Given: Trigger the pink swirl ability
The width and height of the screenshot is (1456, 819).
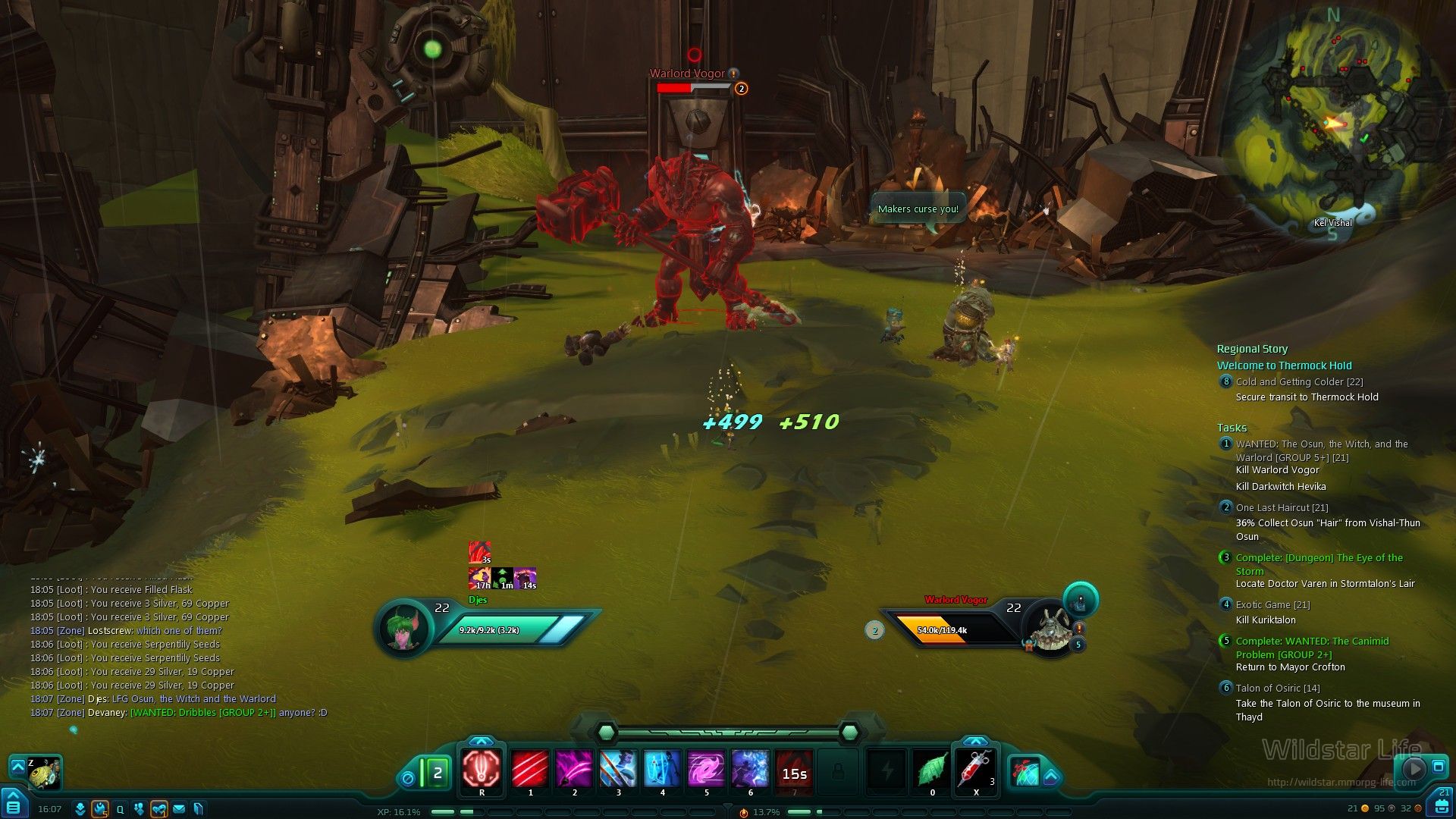Looking at the screenshot, I should click(706, 769).
